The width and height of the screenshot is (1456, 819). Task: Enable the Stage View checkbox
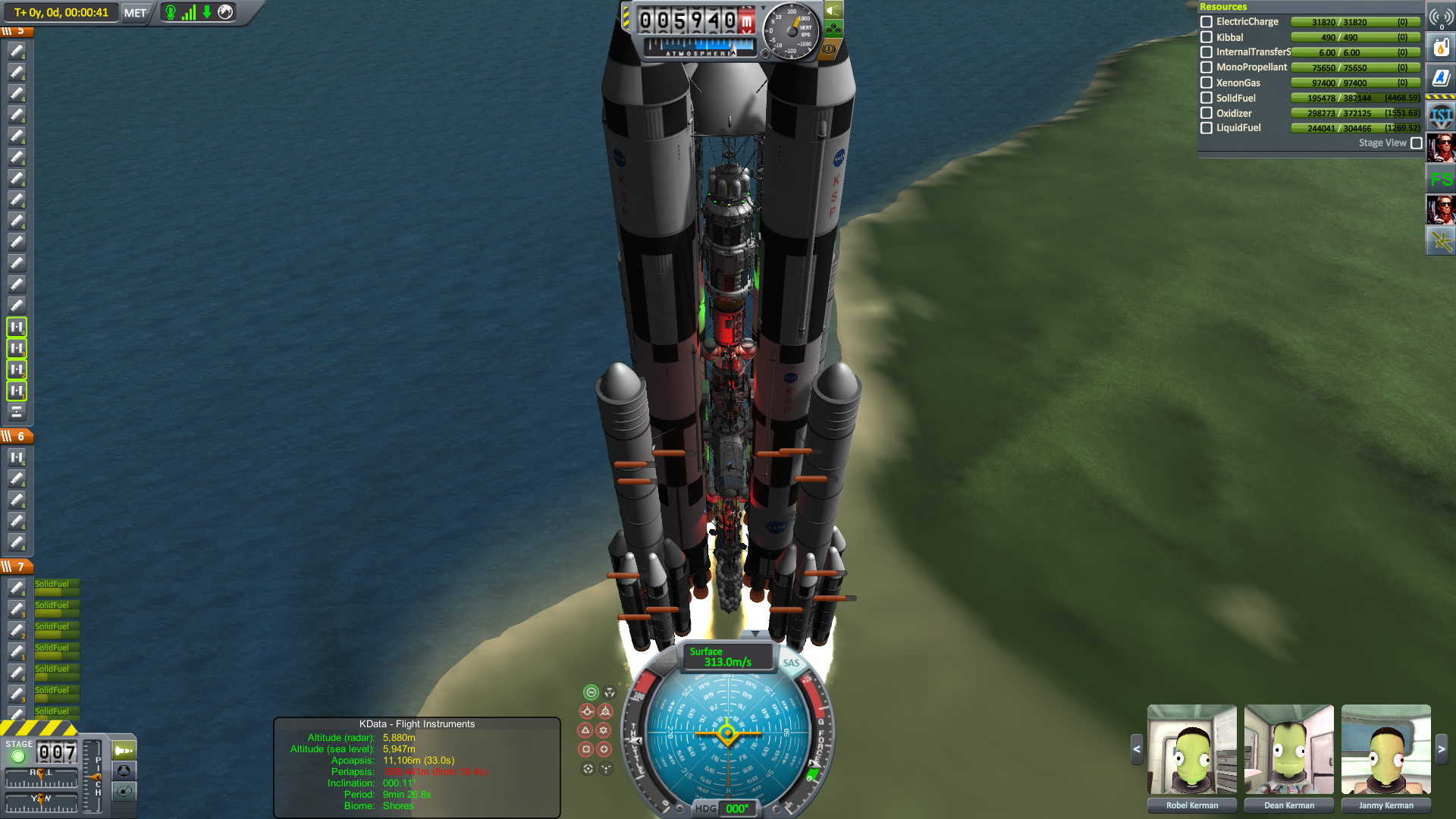coord(1416,143)
